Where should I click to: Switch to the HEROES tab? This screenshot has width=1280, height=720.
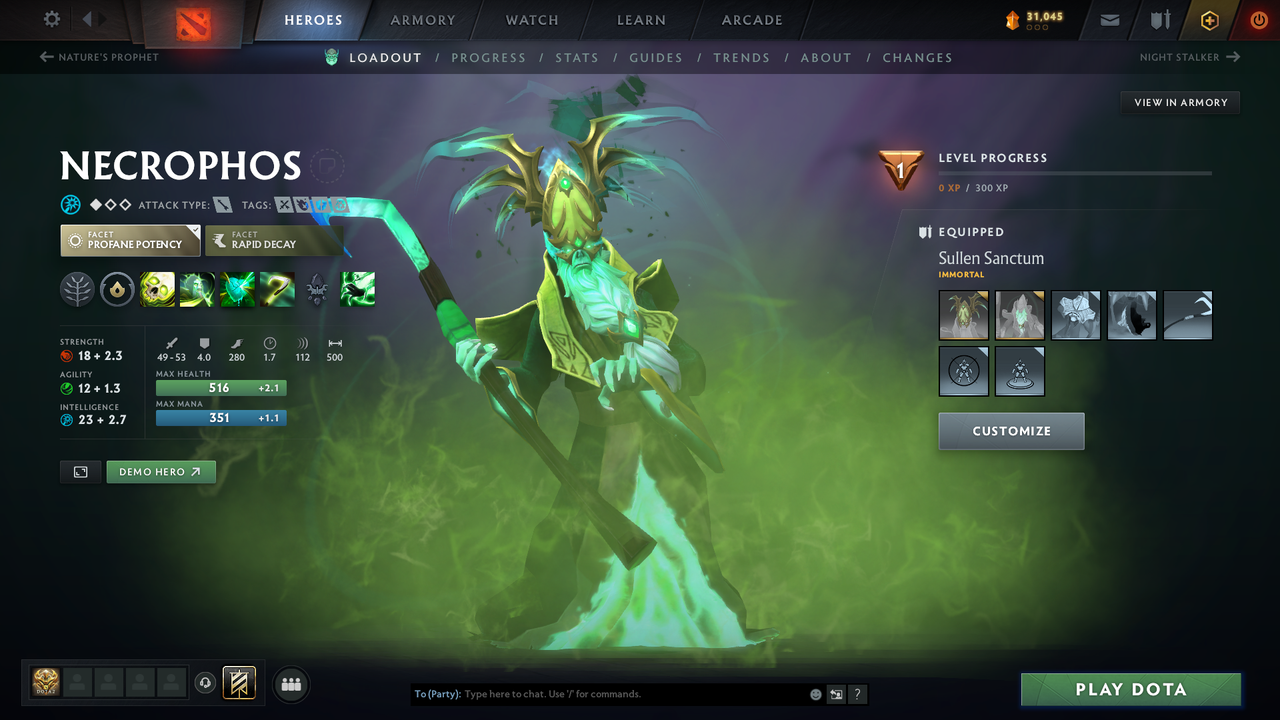pyautogui.click(x=313, y=19)
